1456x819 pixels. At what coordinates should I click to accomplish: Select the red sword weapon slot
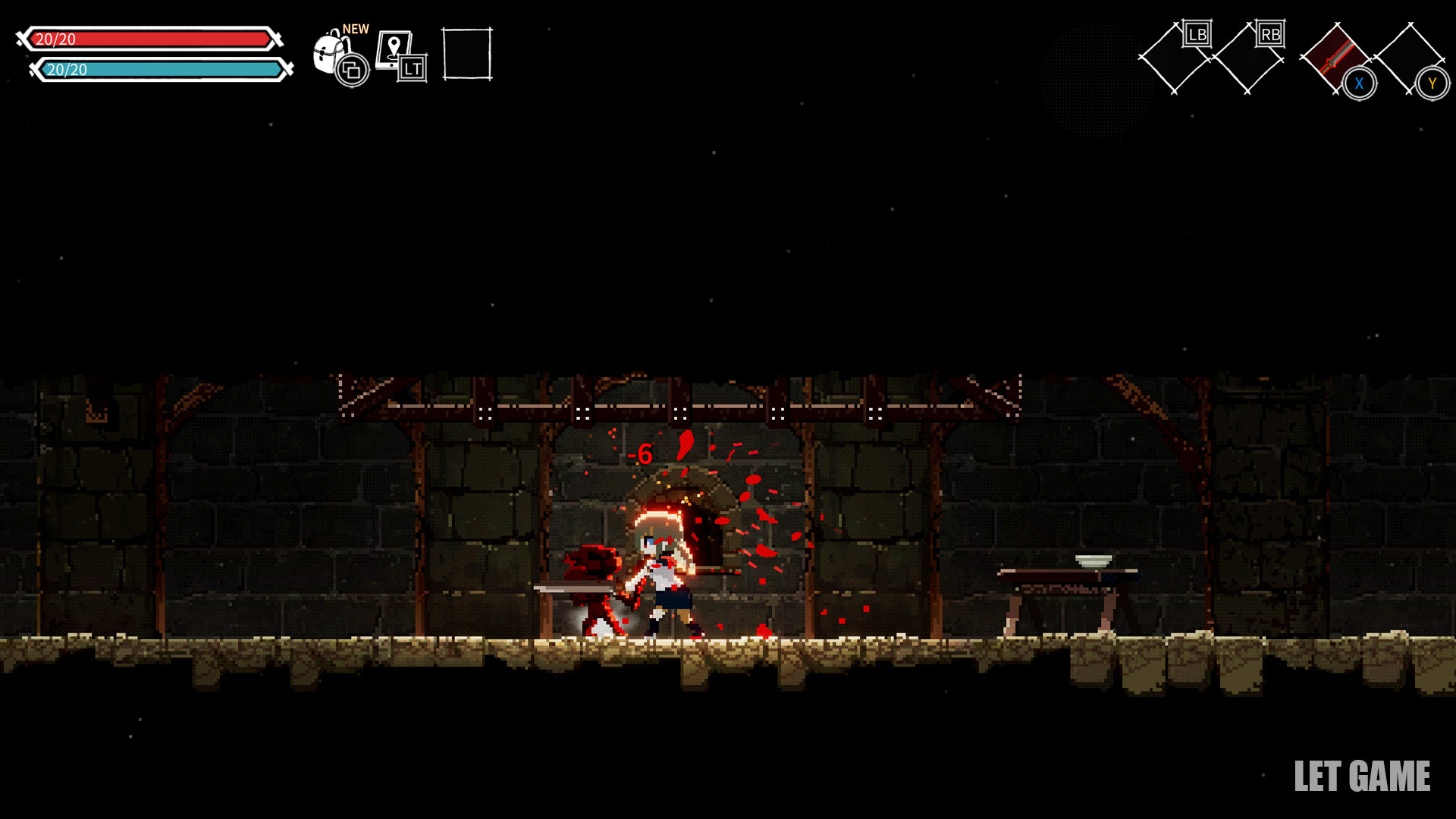point(1336,58)
